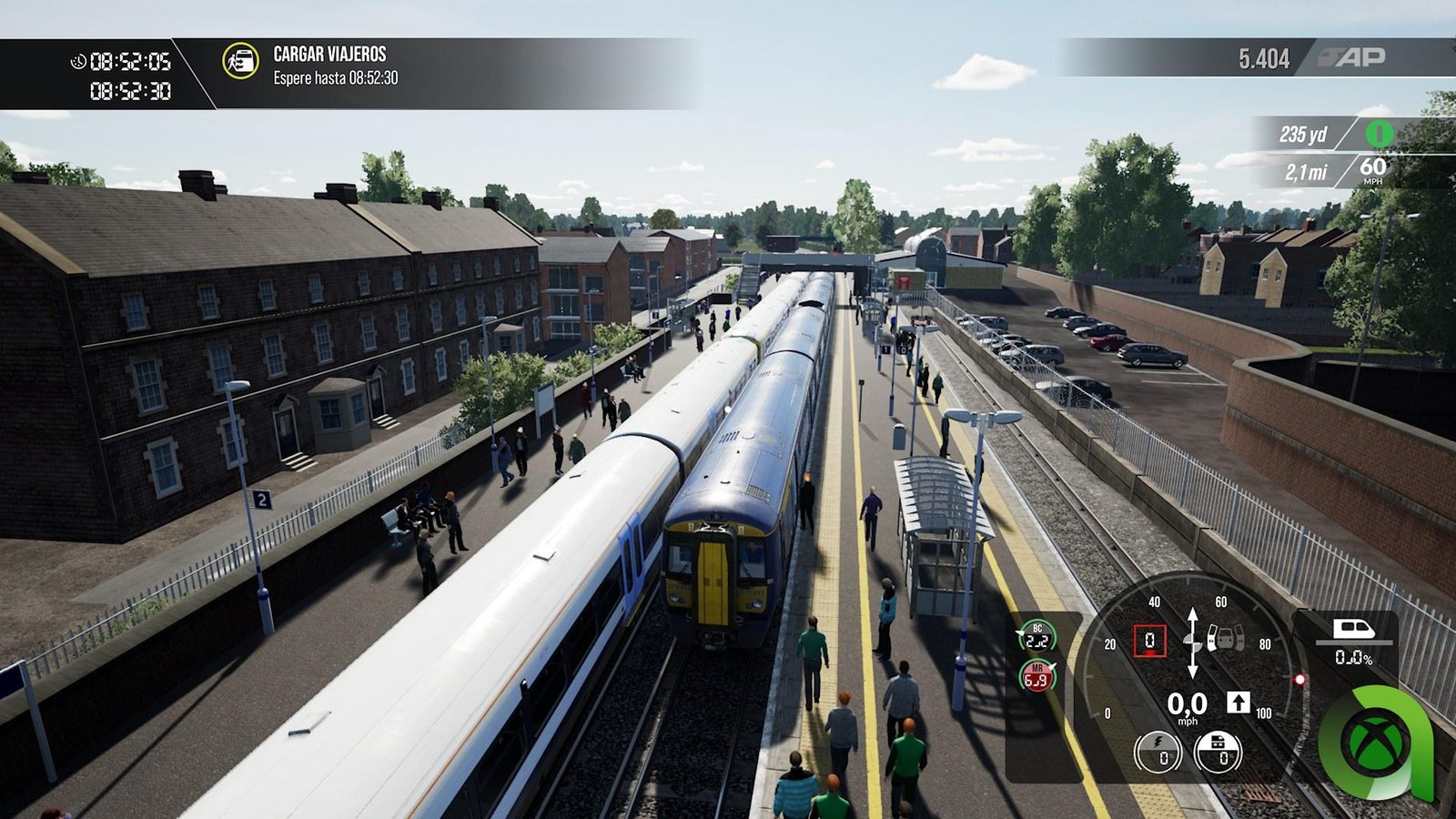Select the MR main reservoir pressure dial

coord(1036,676)
